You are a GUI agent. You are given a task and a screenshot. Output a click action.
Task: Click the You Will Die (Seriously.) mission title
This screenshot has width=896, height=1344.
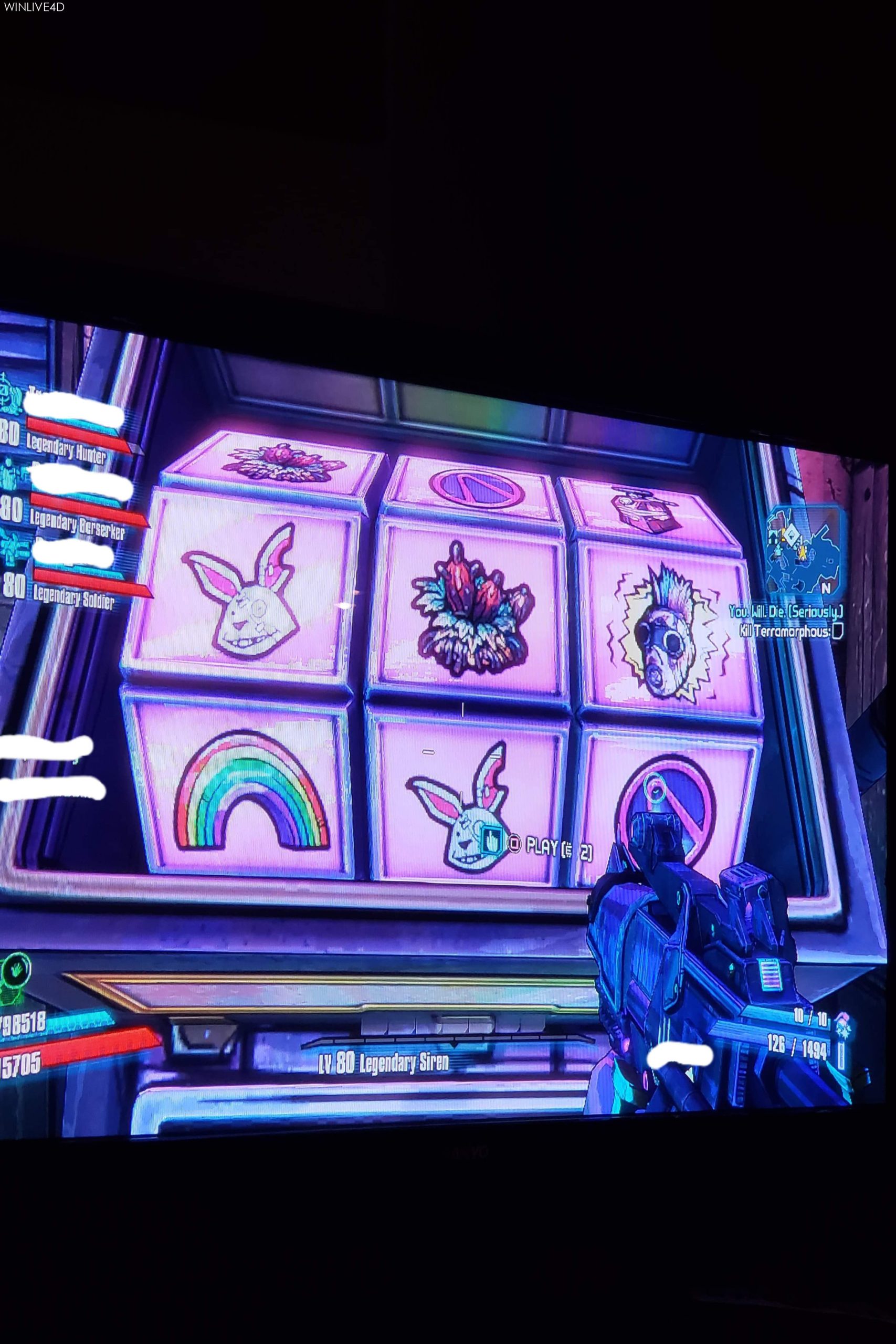tap(787, 613)
